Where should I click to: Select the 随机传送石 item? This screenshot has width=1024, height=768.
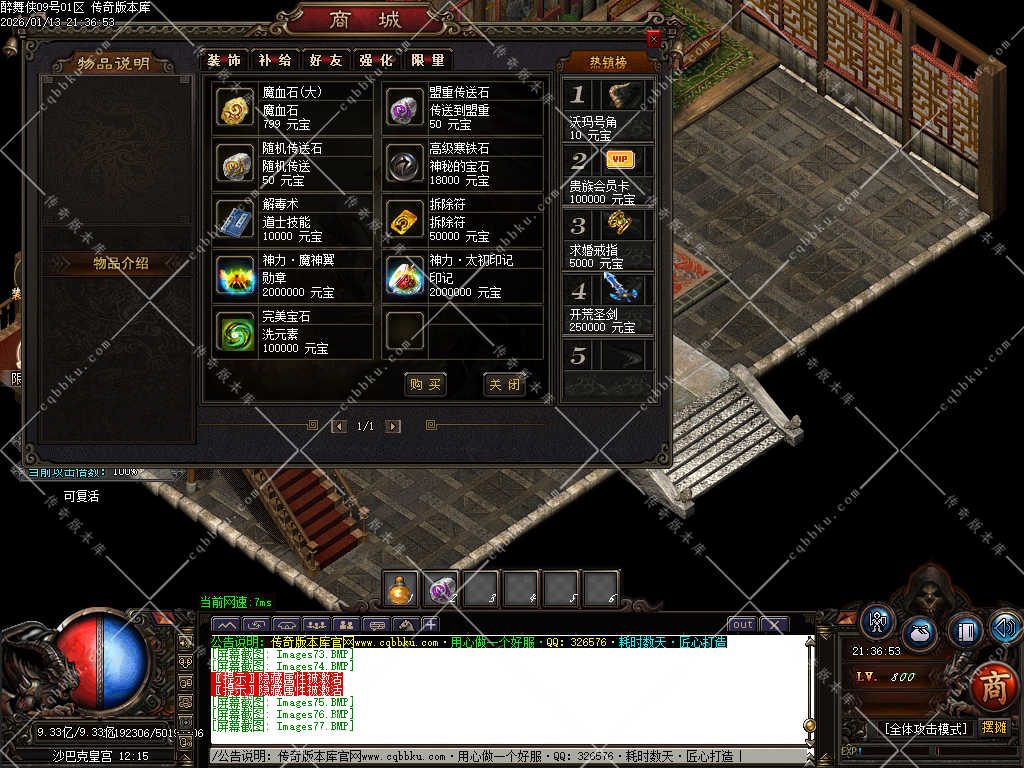coord(236,164)
